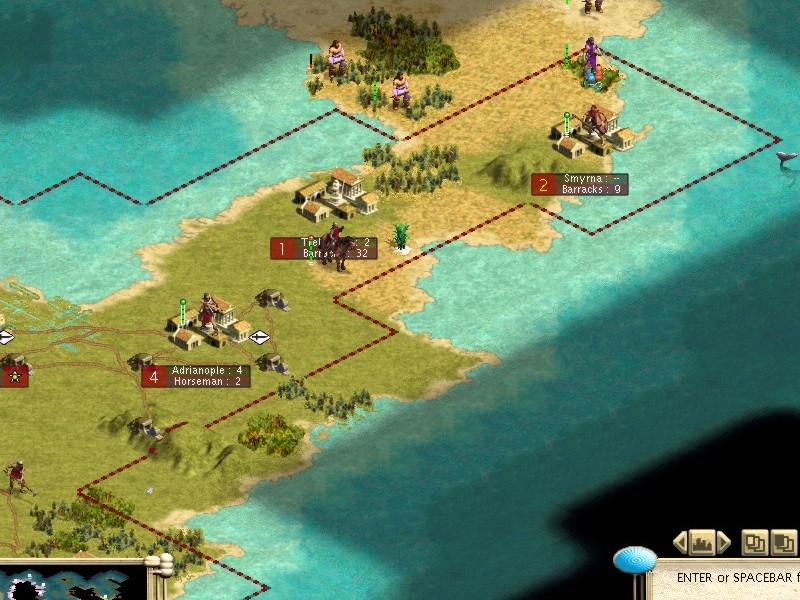Open the world minimap
Viewport: 800px width, 600px height.
[70, 584]
